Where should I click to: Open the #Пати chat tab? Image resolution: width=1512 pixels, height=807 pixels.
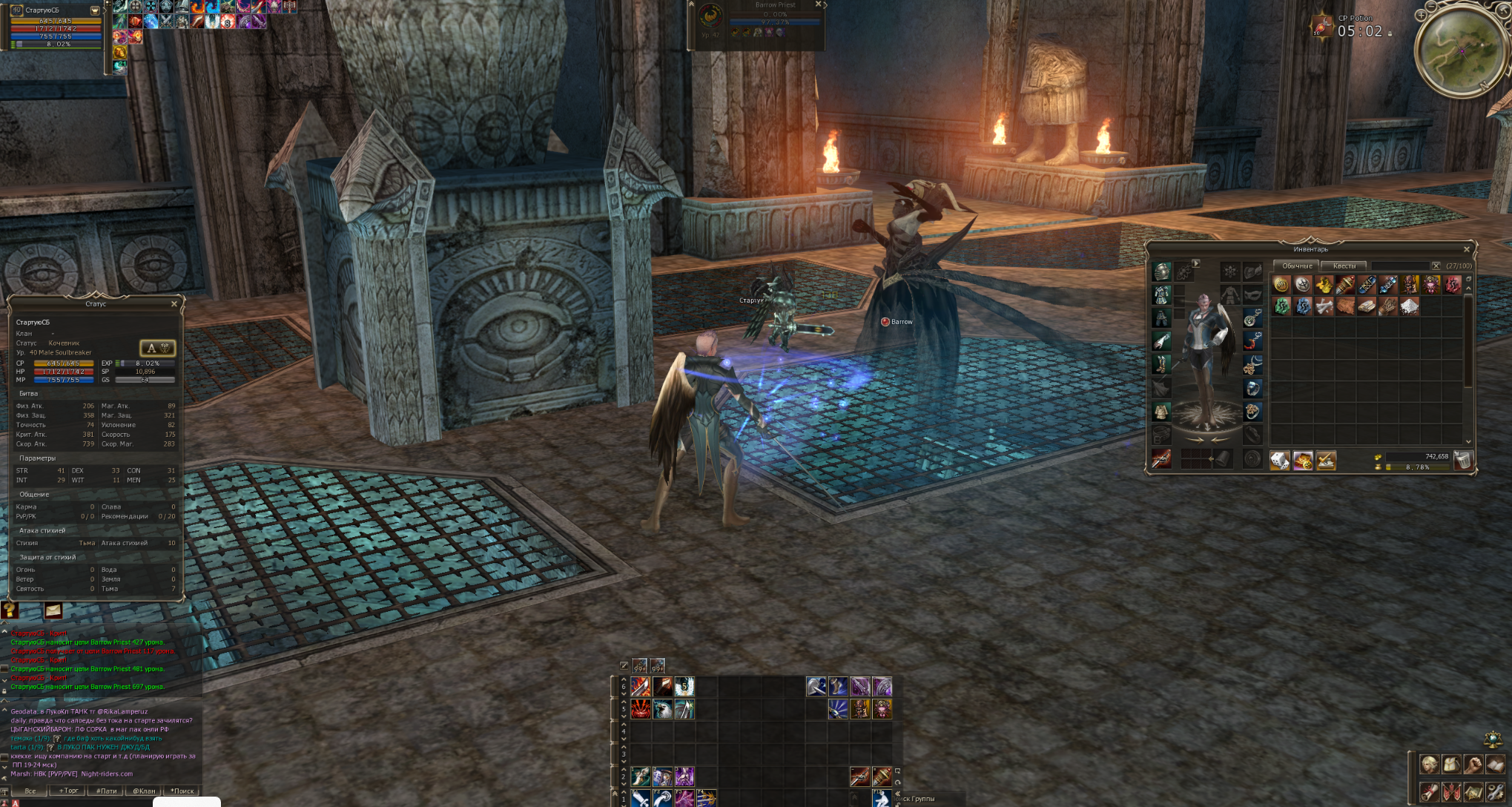click(x=106, y=791)
